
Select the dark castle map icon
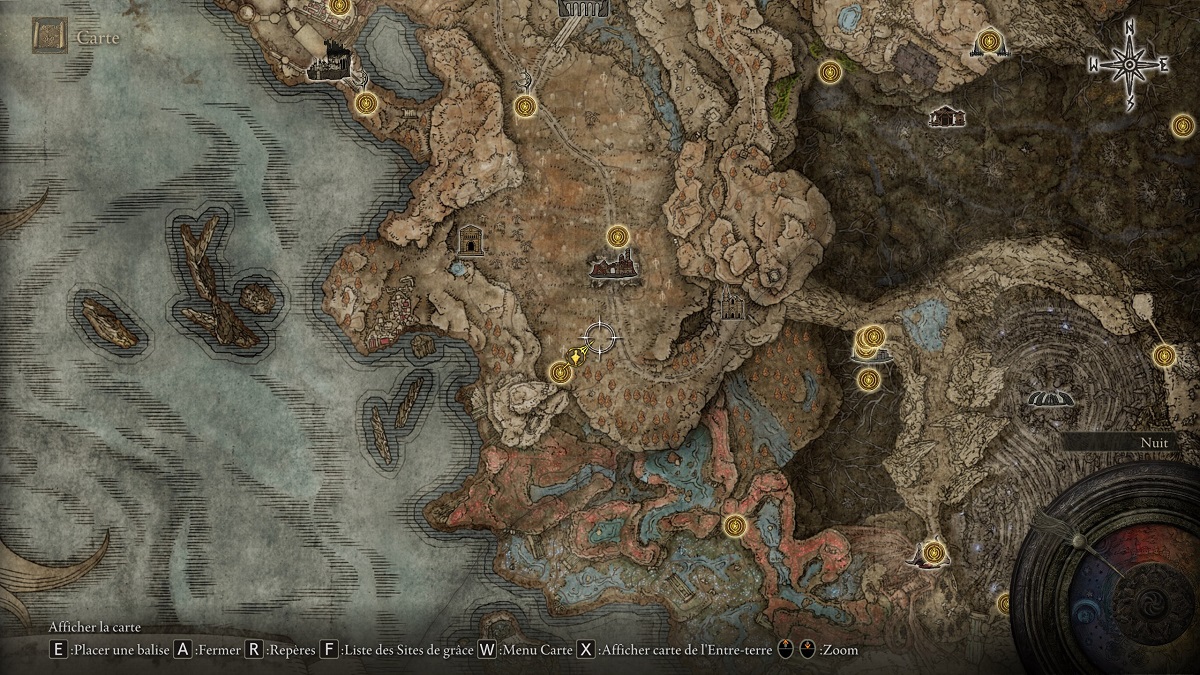[328, 61]
